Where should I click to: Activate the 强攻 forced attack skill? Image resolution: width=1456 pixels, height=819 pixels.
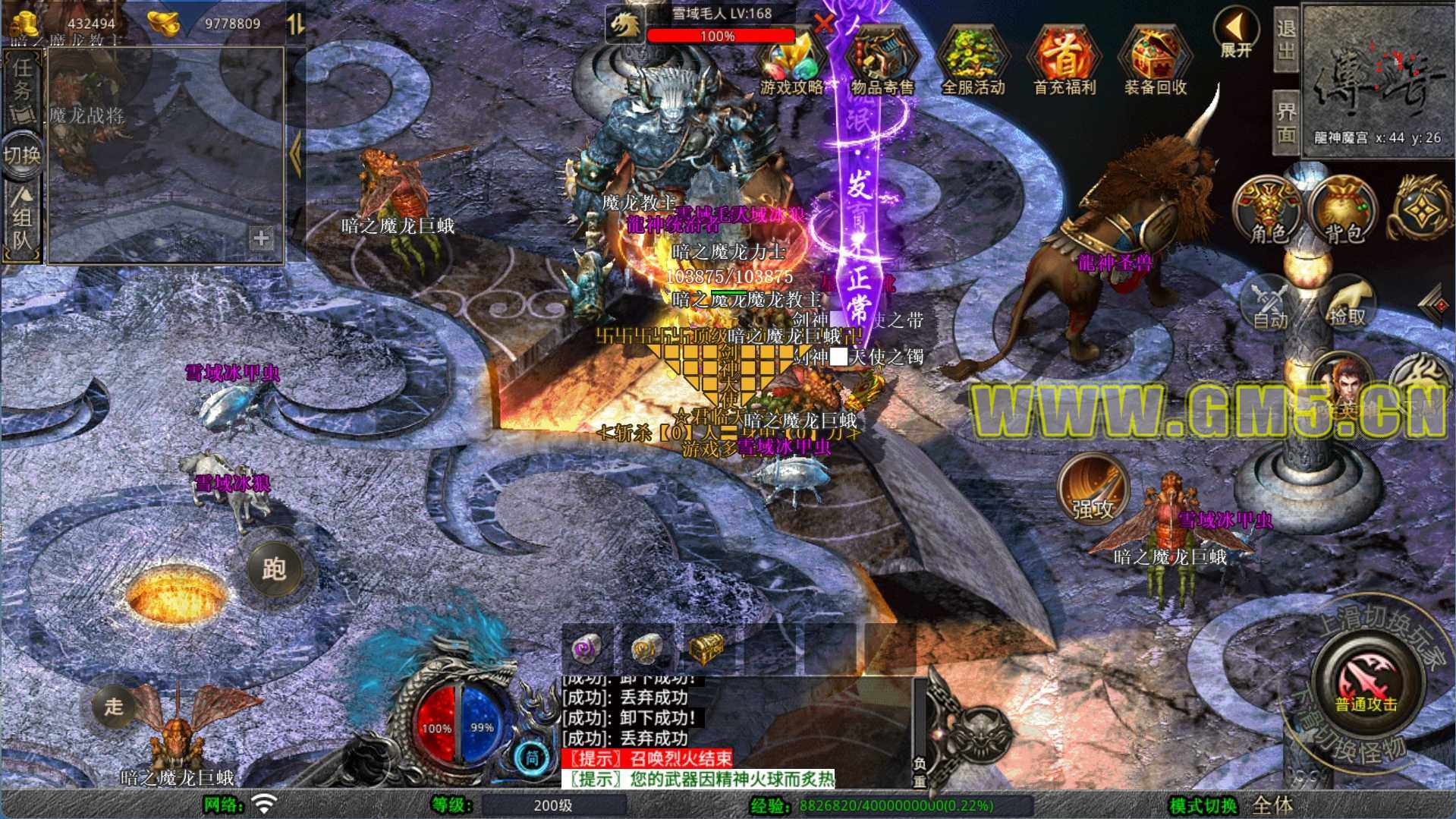(x=1093, y=490)
